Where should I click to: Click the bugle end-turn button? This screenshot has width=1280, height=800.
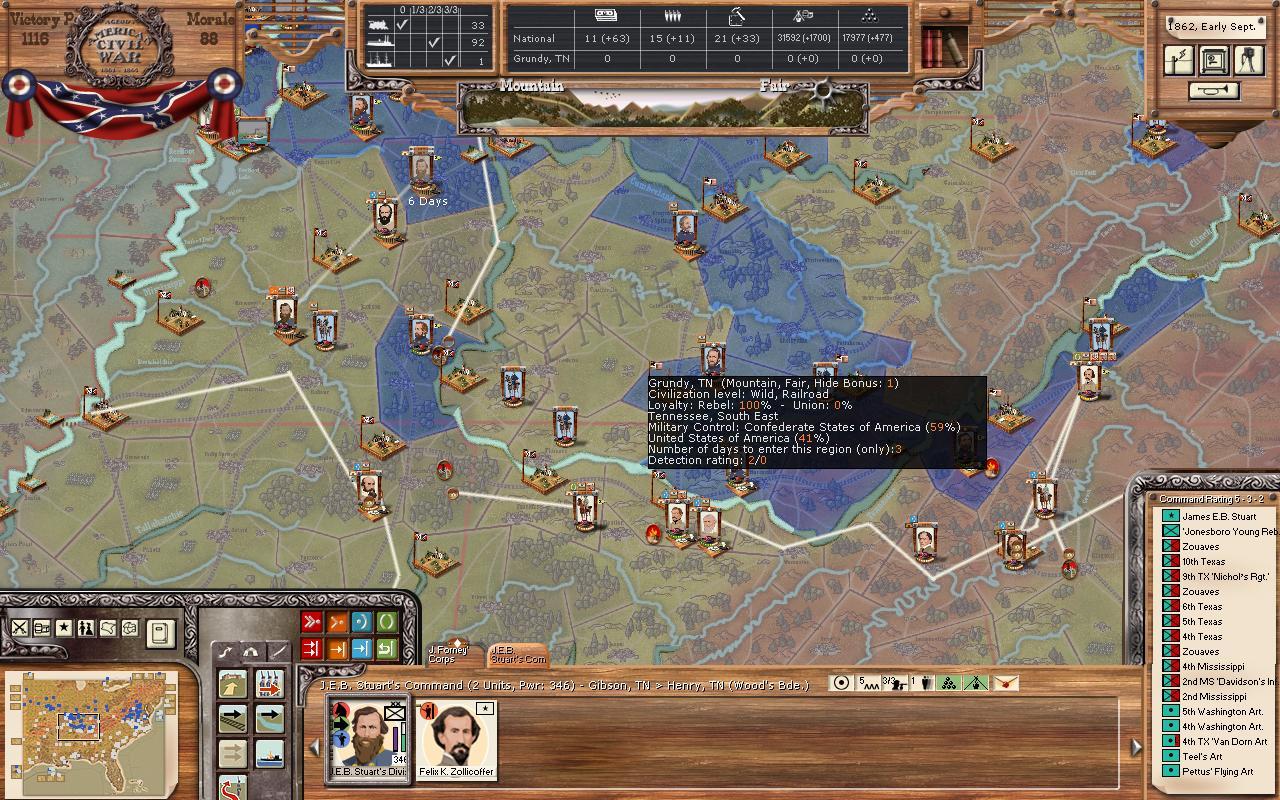click(x=1214, y=91)
